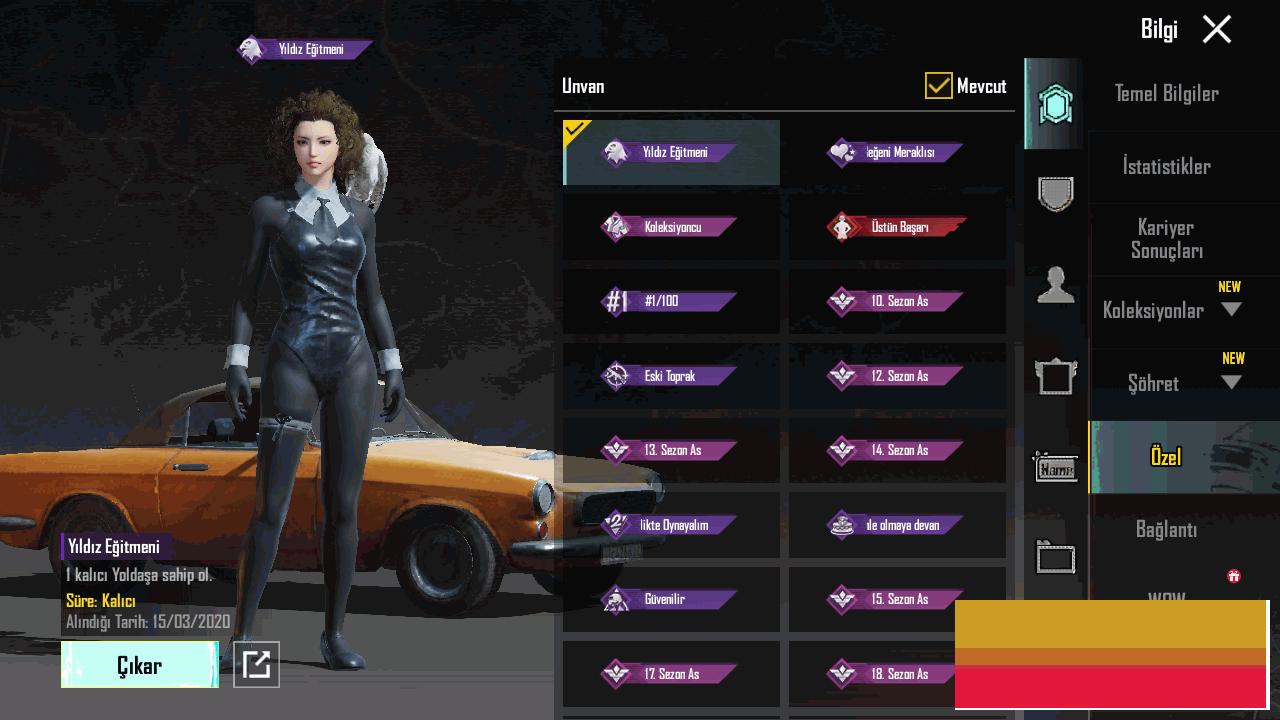Viewport: 1280px width, 720px height.
Task: Open the Bağlantı section
Action: click(x=1166, y=530)
